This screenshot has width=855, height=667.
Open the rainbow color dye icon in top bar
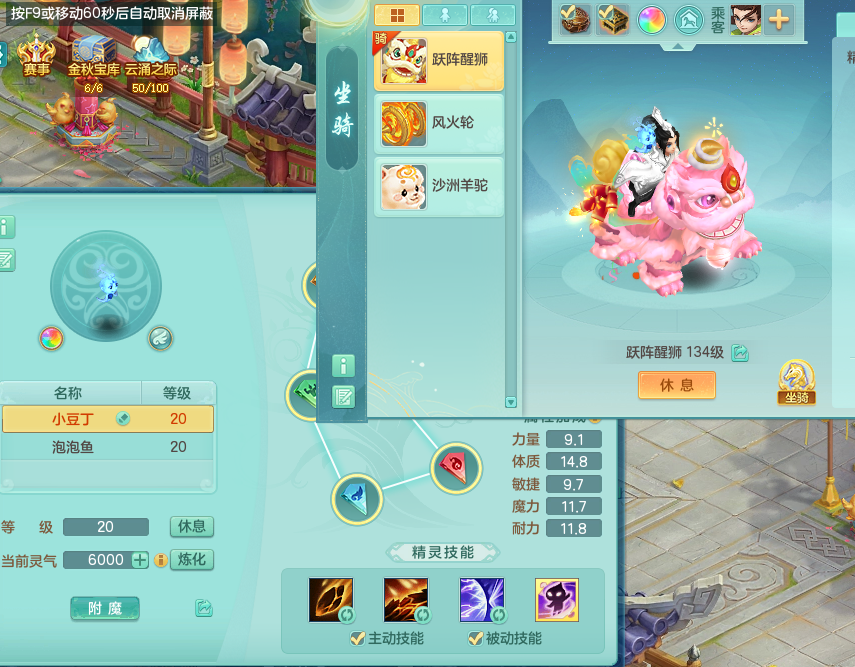click(x=651, y=20)
